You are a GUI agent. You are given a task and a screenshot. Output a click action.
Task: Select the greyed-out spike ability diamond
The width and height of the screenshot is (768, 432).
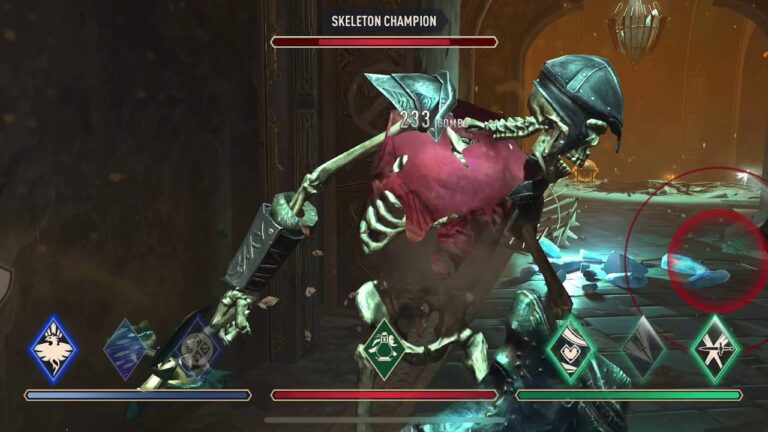click(x=643, y=349)
